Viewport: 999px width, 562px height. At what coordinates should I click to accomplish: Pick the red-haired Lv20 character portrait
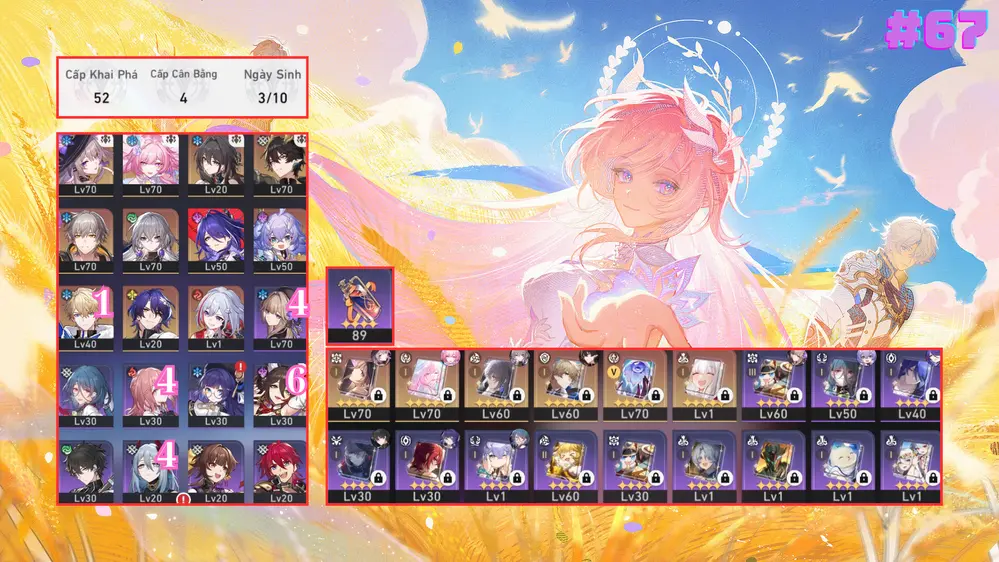click(x=279, y=466)
